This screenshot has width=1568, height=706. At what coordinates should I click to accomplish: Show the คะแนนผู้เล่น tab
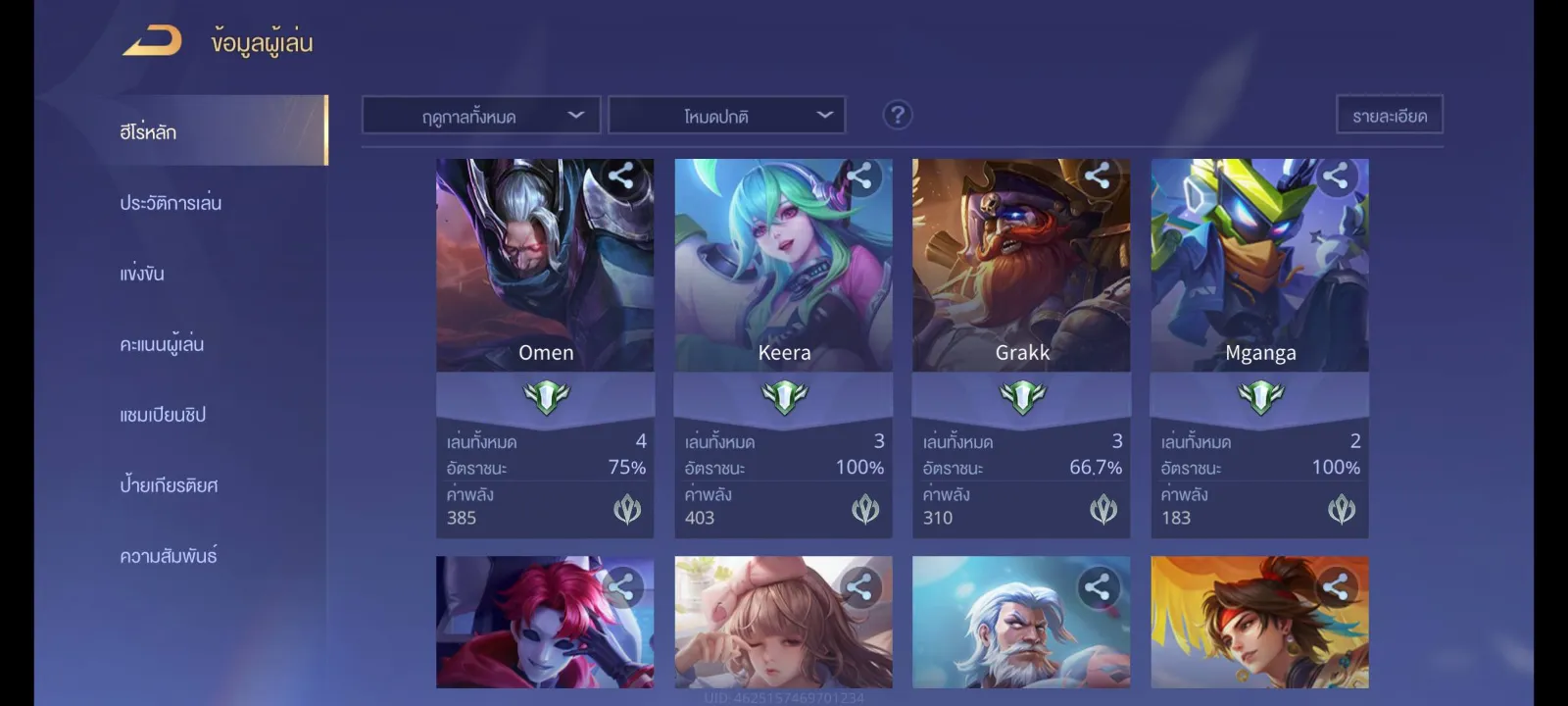pyautogui.click(x=162, y=344)
